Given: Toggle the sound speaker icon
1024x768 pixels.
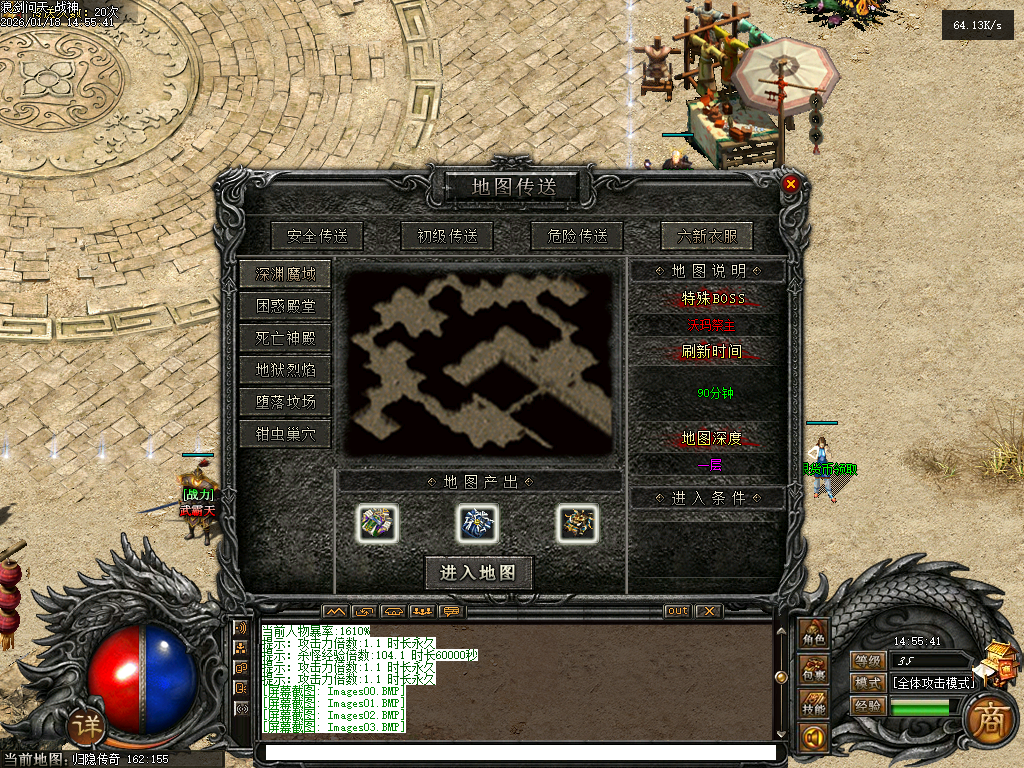Looking at the screenshot, I should 813,739.
